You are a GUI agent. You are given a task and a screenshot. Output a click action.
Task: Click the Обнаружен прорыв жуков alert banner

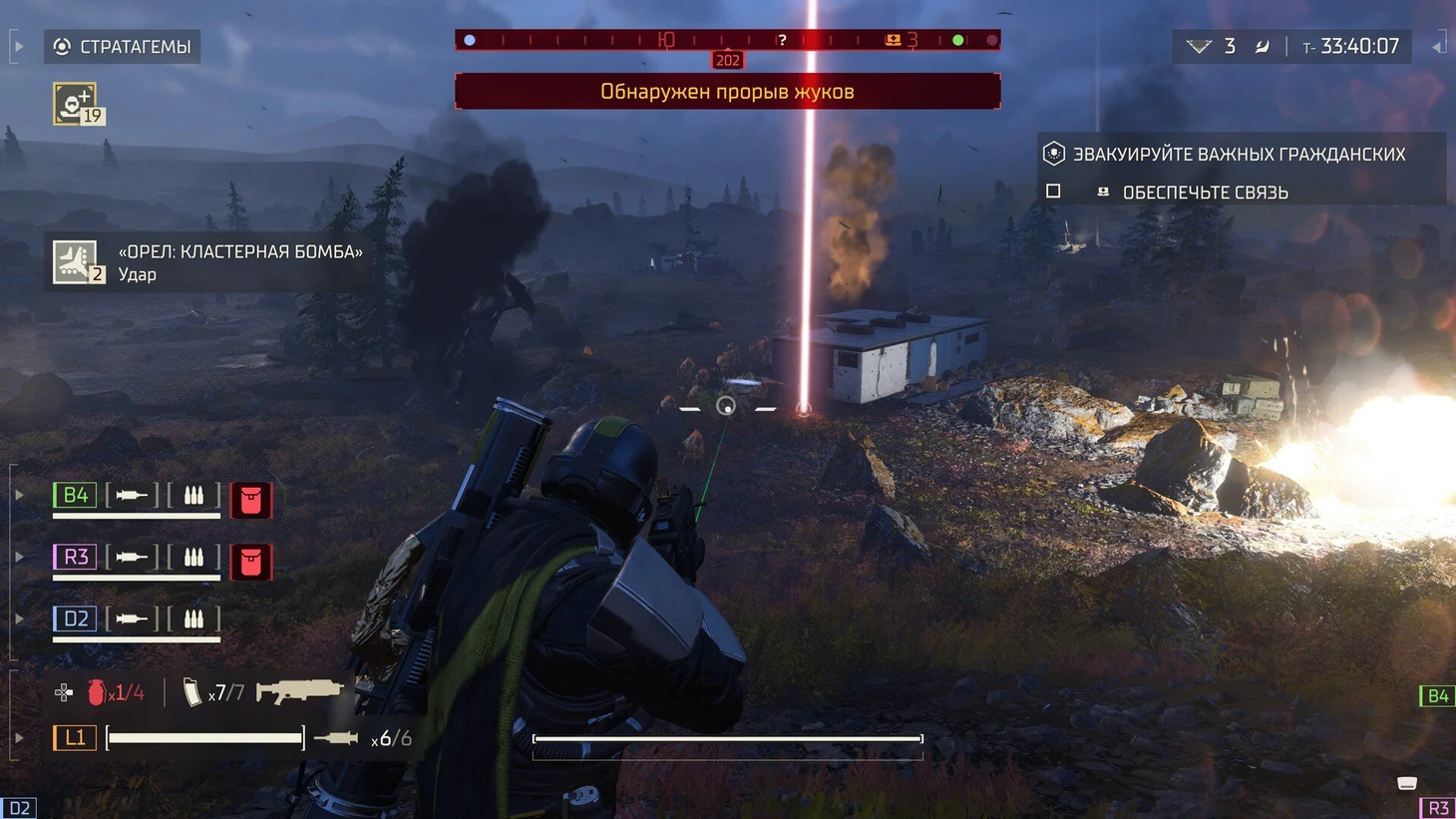coord(727,92)
